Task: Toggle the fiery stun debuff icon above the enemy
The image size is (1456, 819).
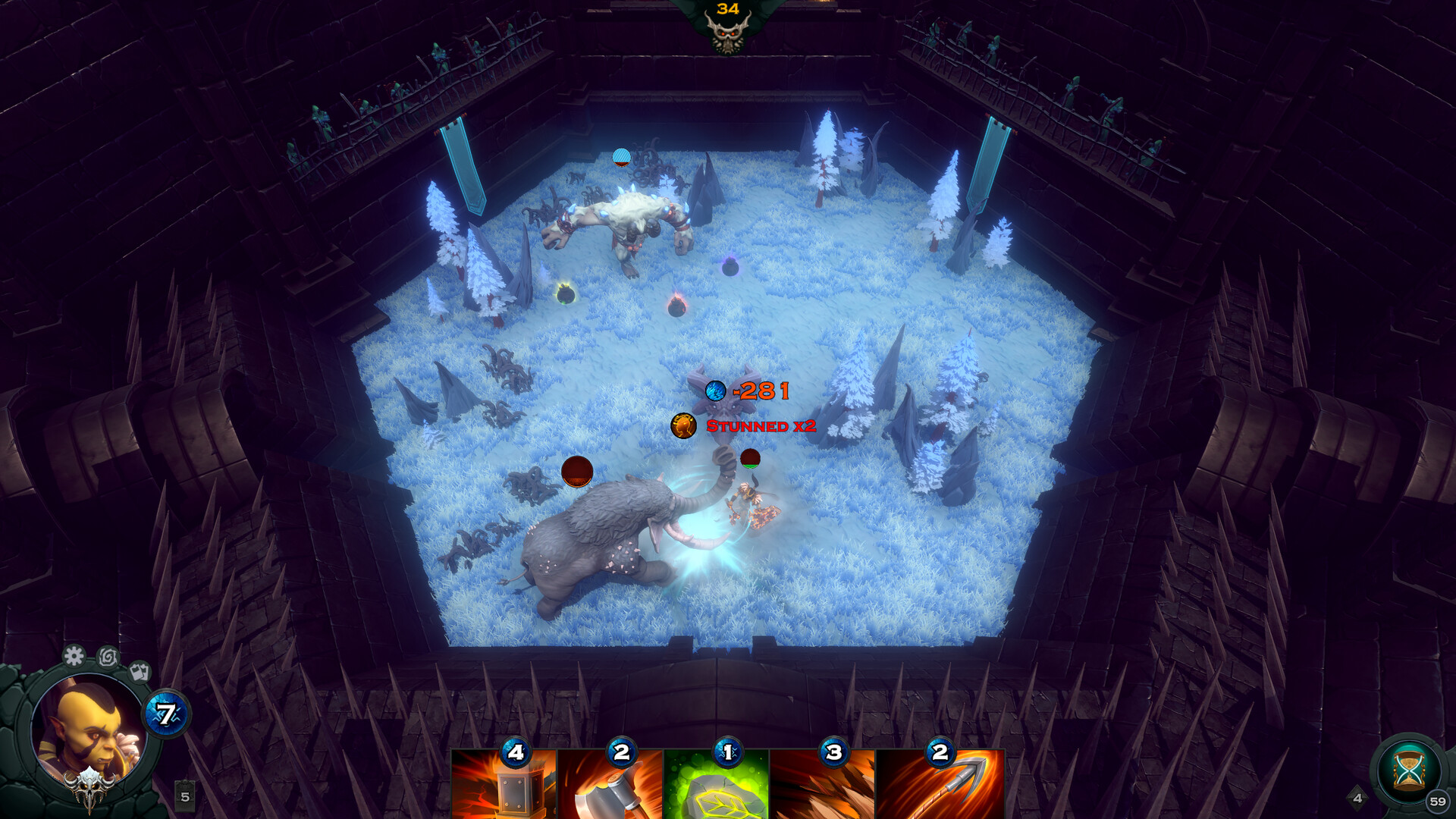Action: 683,425
